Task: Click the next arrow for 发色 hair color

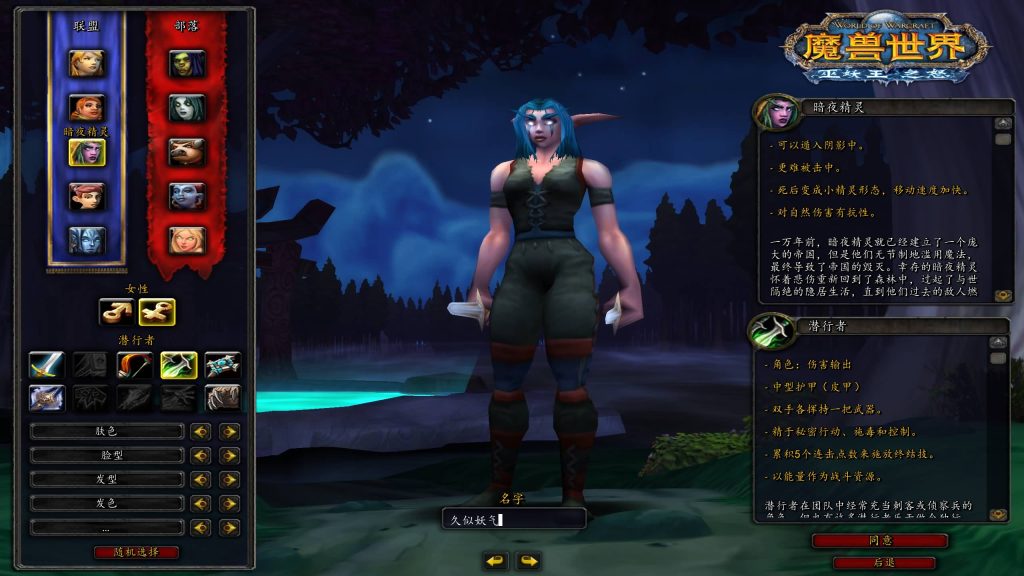Action: pos(230,503)
